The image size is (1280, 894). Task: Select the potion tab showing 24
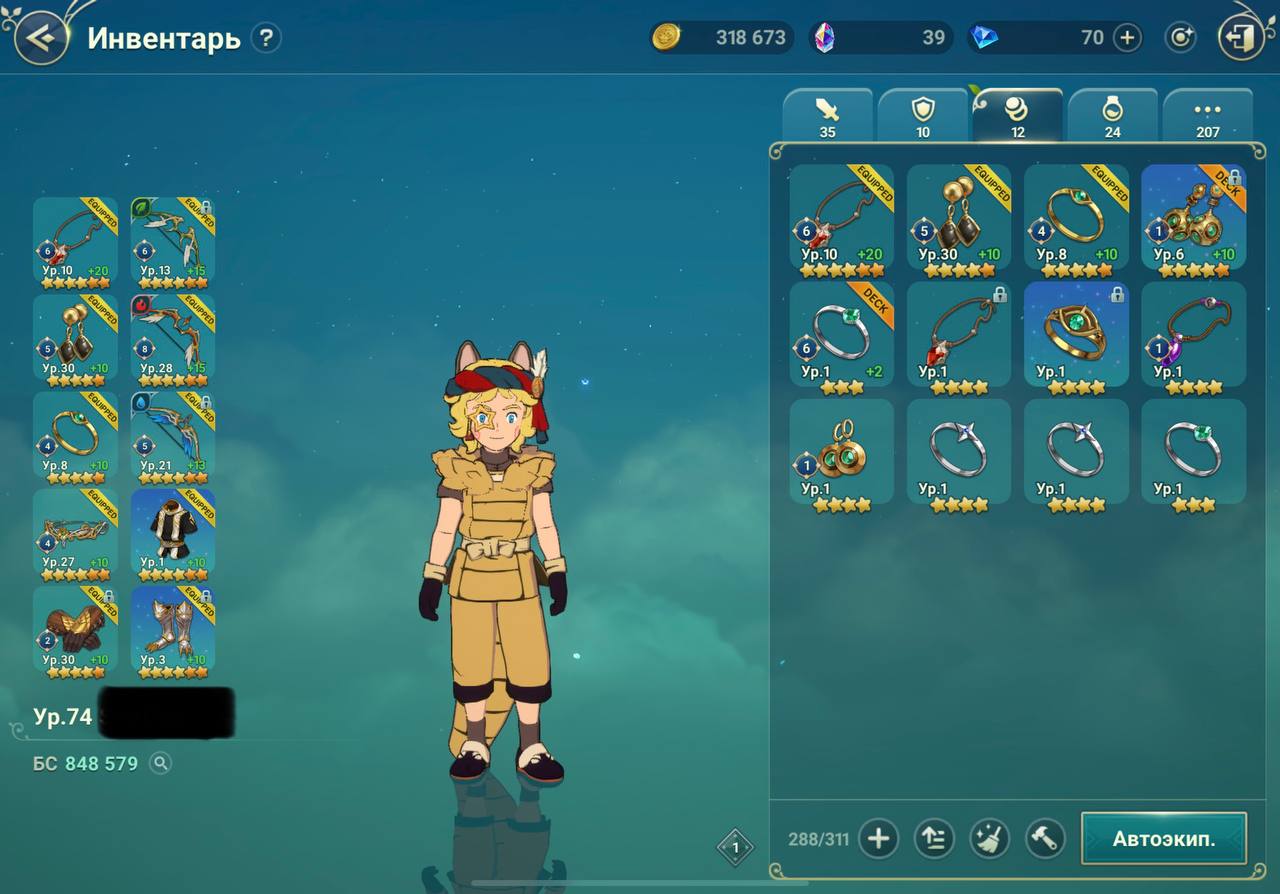coord(1112,116)
